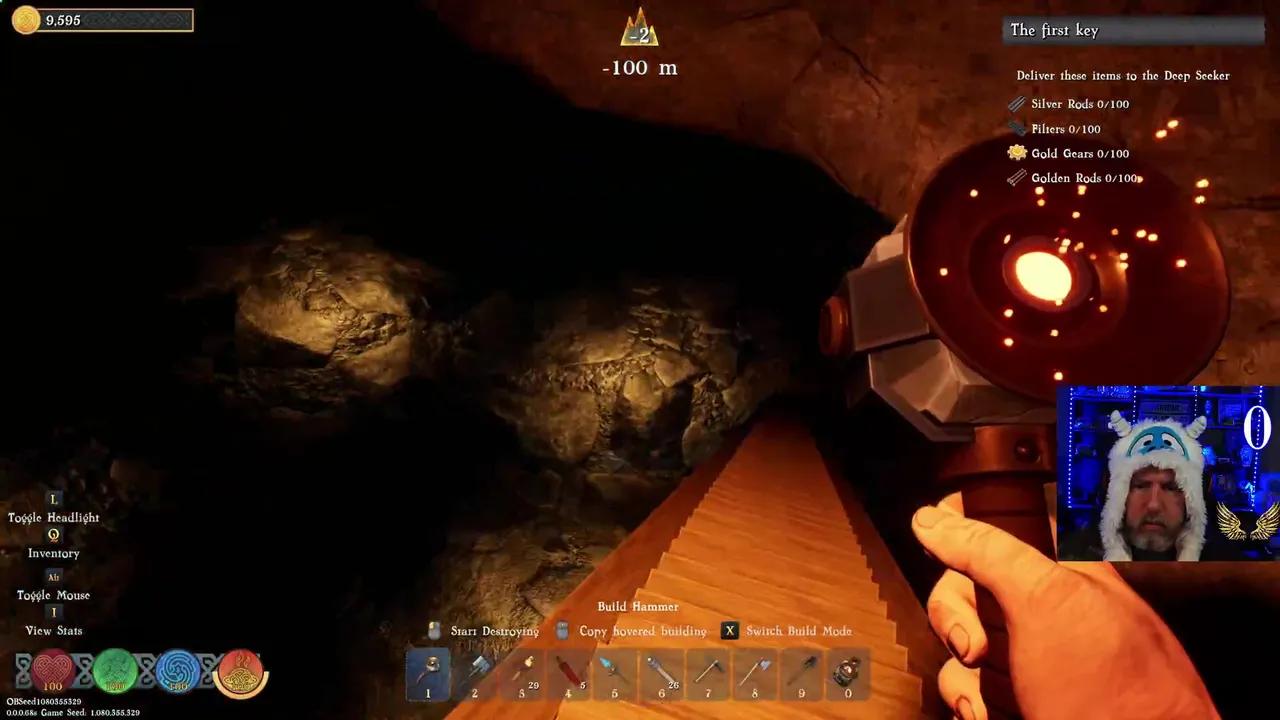Screen dimensions: 1280x720
Task: Select the axe in hotbar slot 8
Action: coord(755,672)
